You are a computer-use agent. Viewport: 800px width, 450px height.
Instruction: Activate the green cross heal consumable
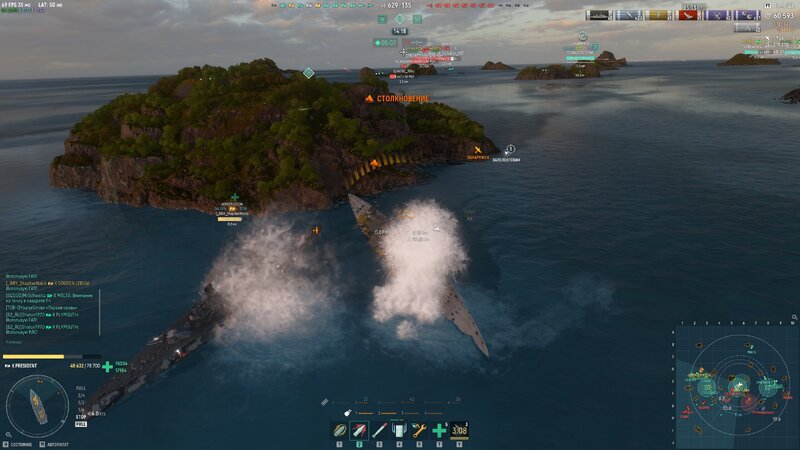point(439,431)
